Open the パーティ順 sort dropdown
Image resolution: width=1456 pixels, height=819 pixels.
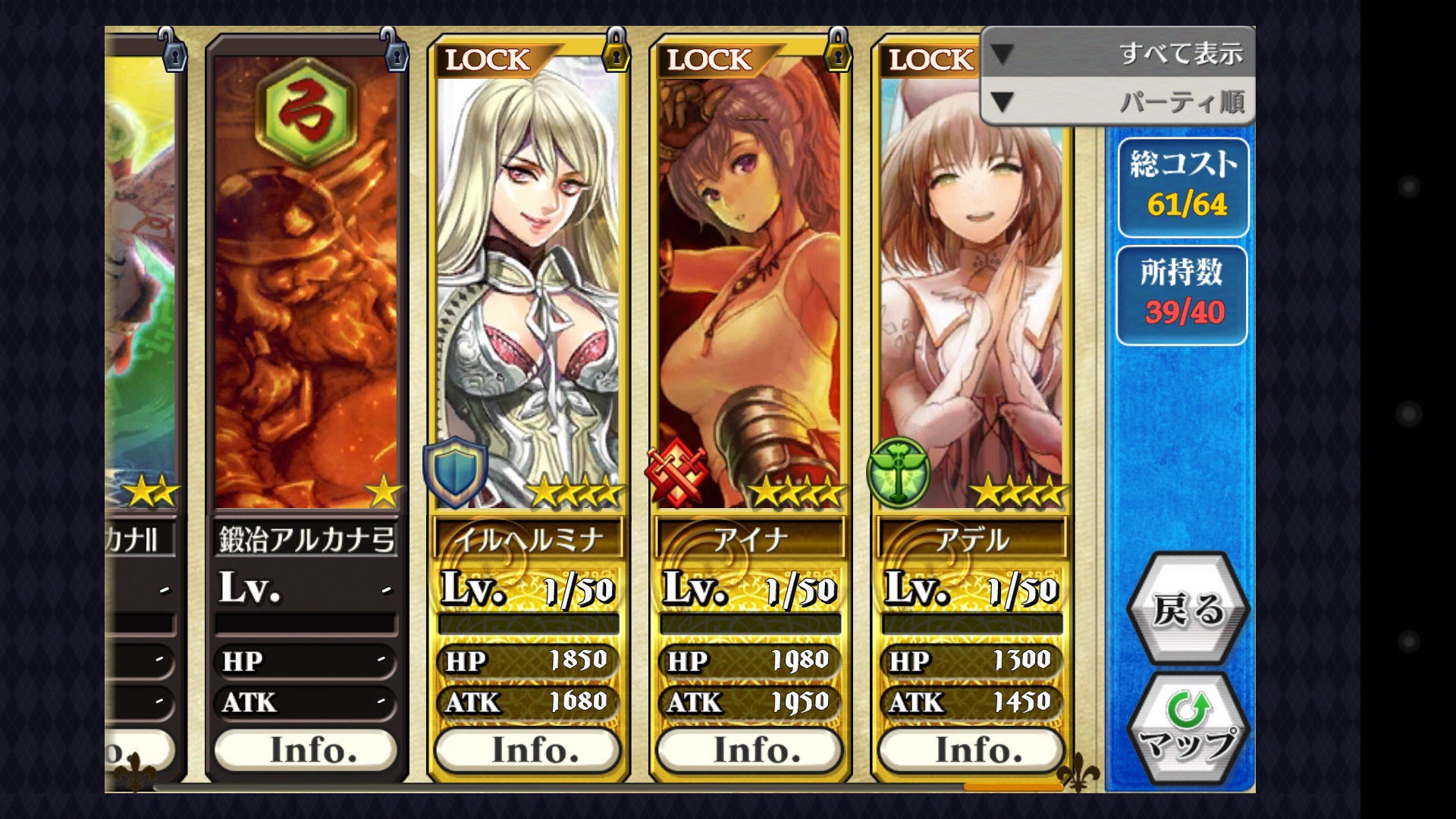point(1118,102)
